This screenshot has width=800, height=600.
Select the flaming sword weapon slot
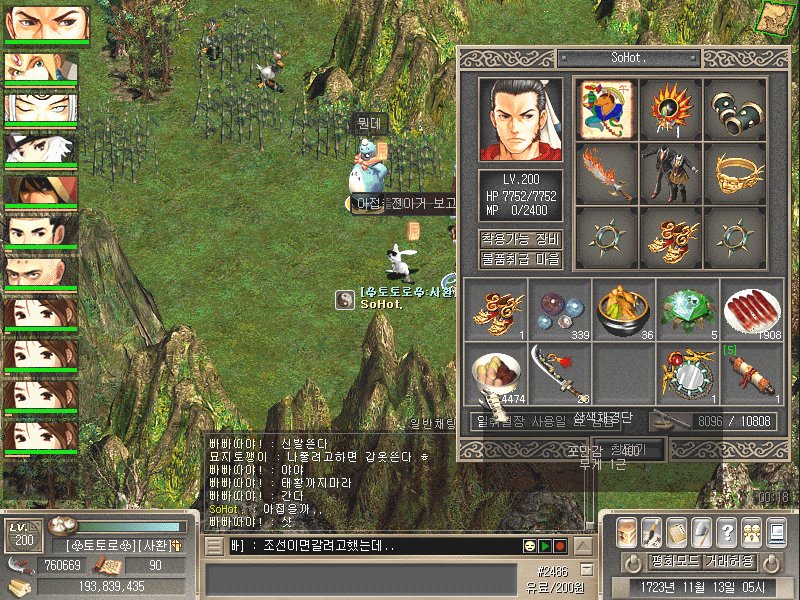tap(607, 173)
